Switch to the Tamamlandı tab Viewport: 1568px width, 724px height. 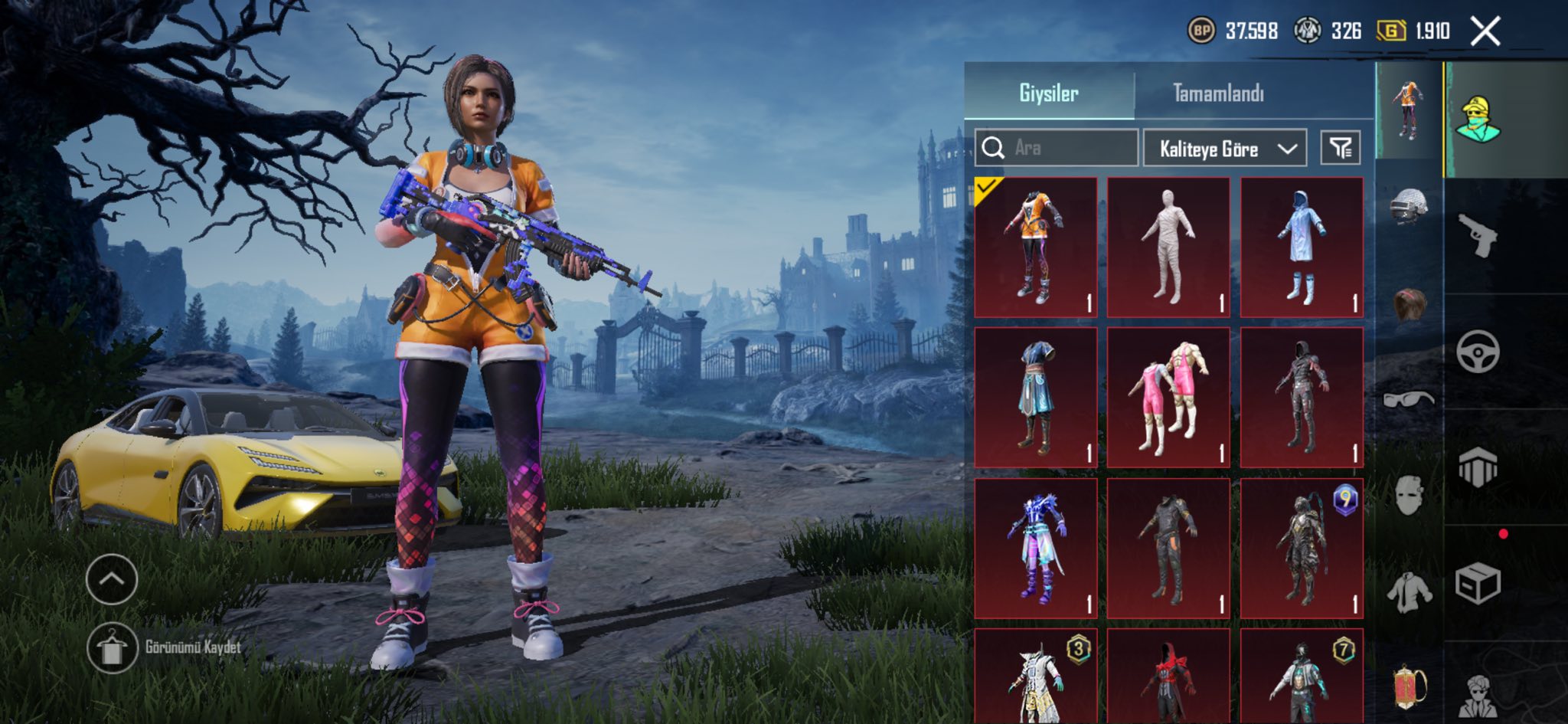click(x=1218, y=93)
